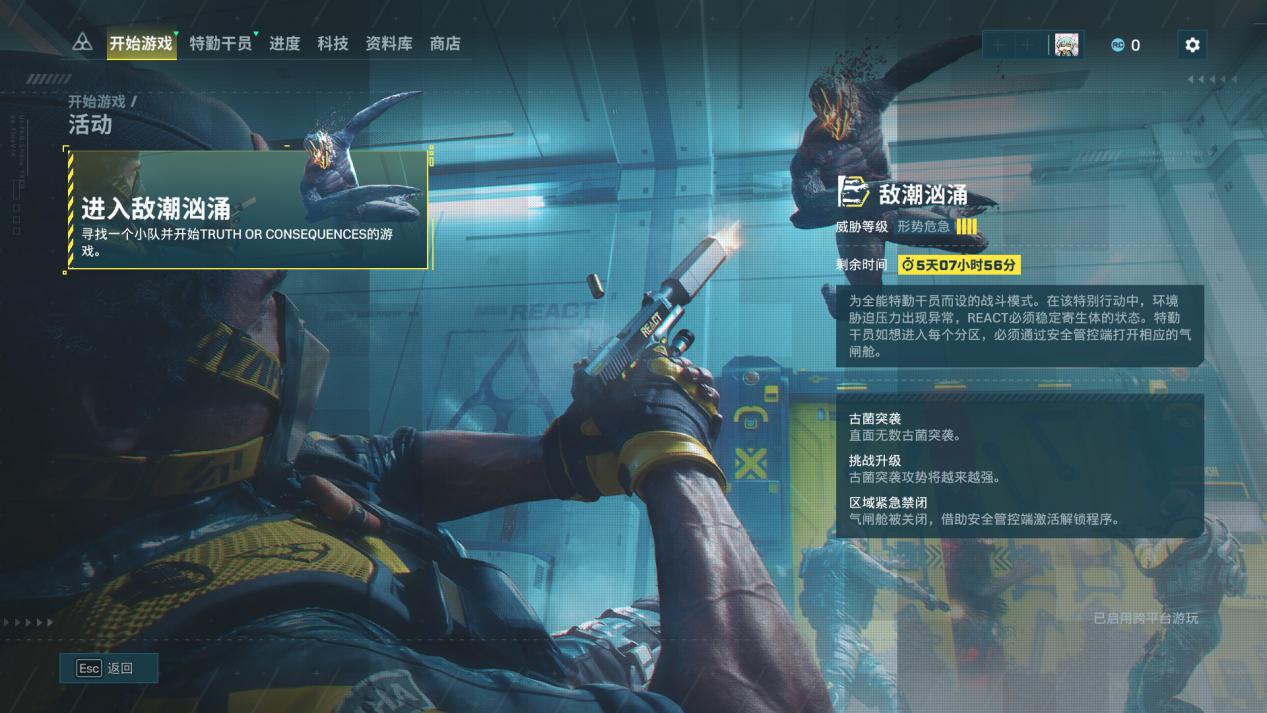Open settings with the gear icon
1267x713 pixels.
click(x=1191, y=45)
